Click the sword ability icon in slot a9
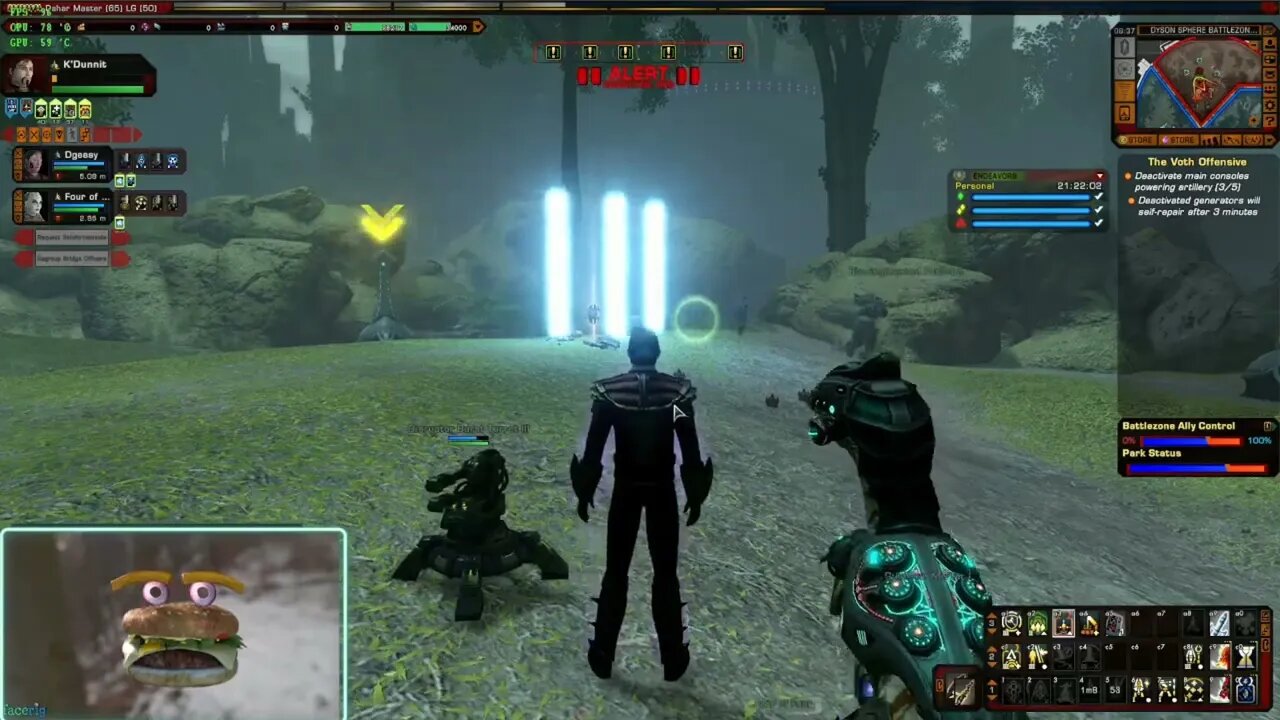 (x=1220, y=624)
